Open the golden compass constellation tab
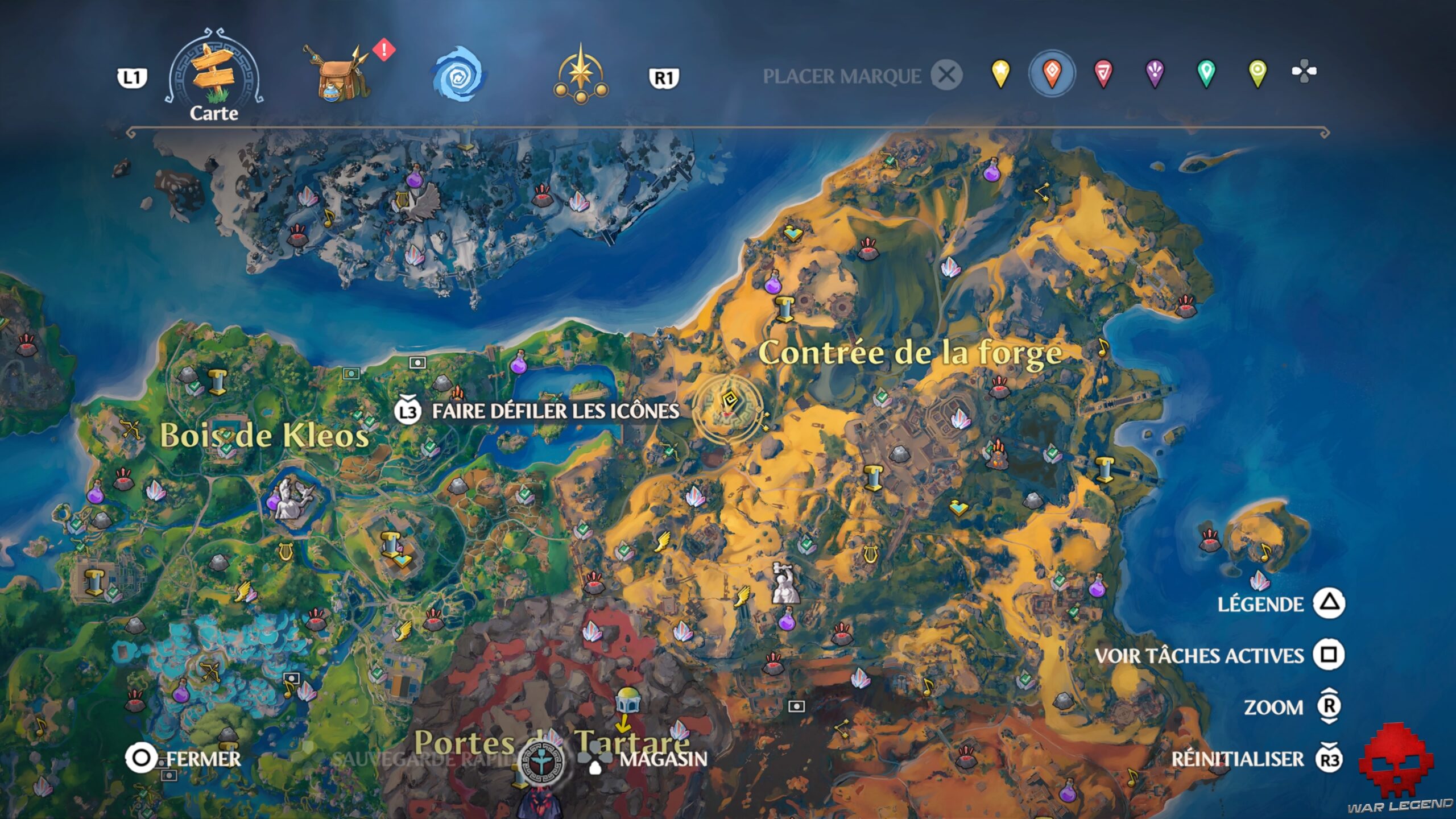This screenshot has height=819, width=1456. coord(581,74)
